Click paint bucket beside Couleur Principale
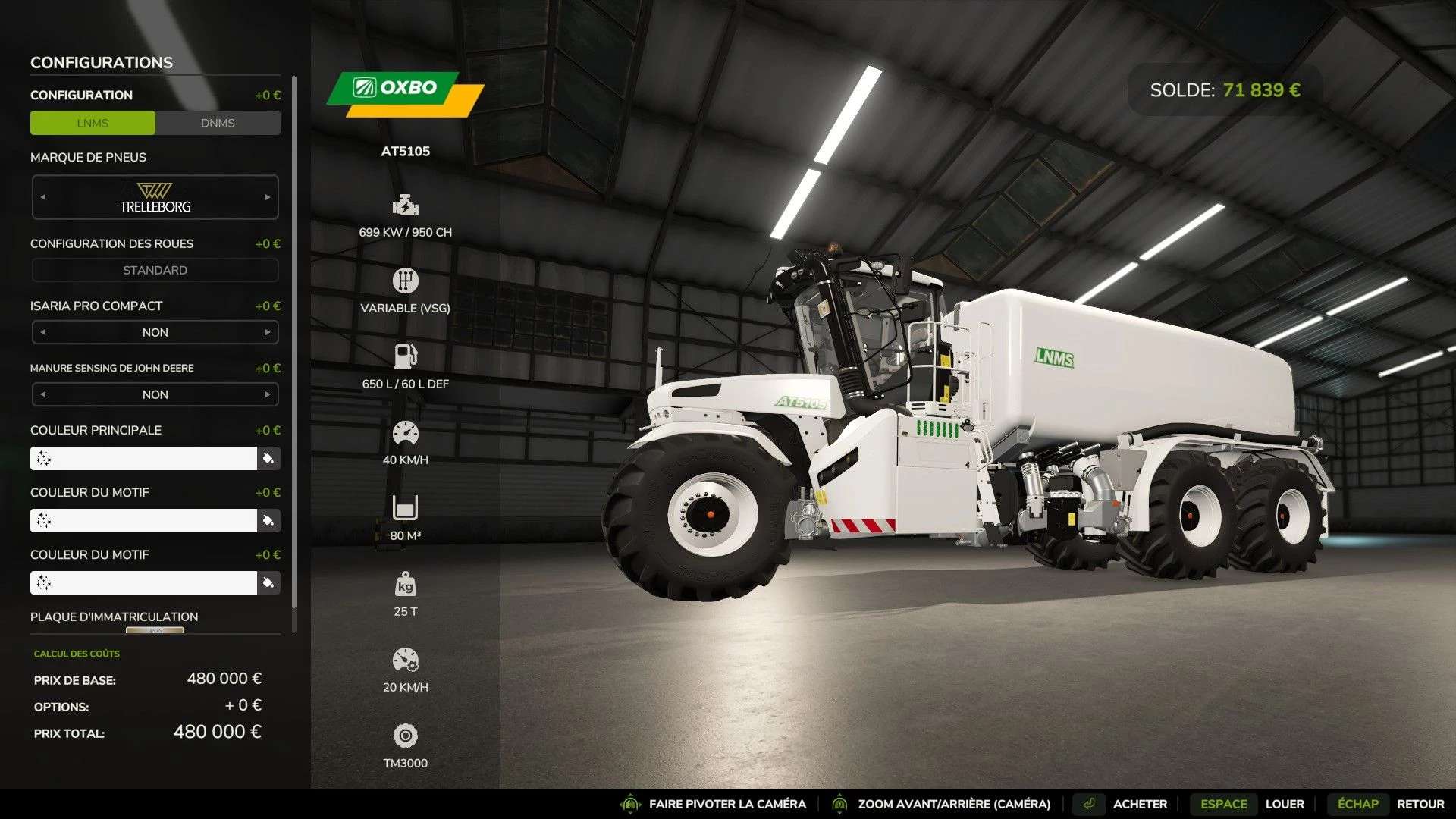The height and width of the screenshot is (819, 1456). [x=268, y=458]
